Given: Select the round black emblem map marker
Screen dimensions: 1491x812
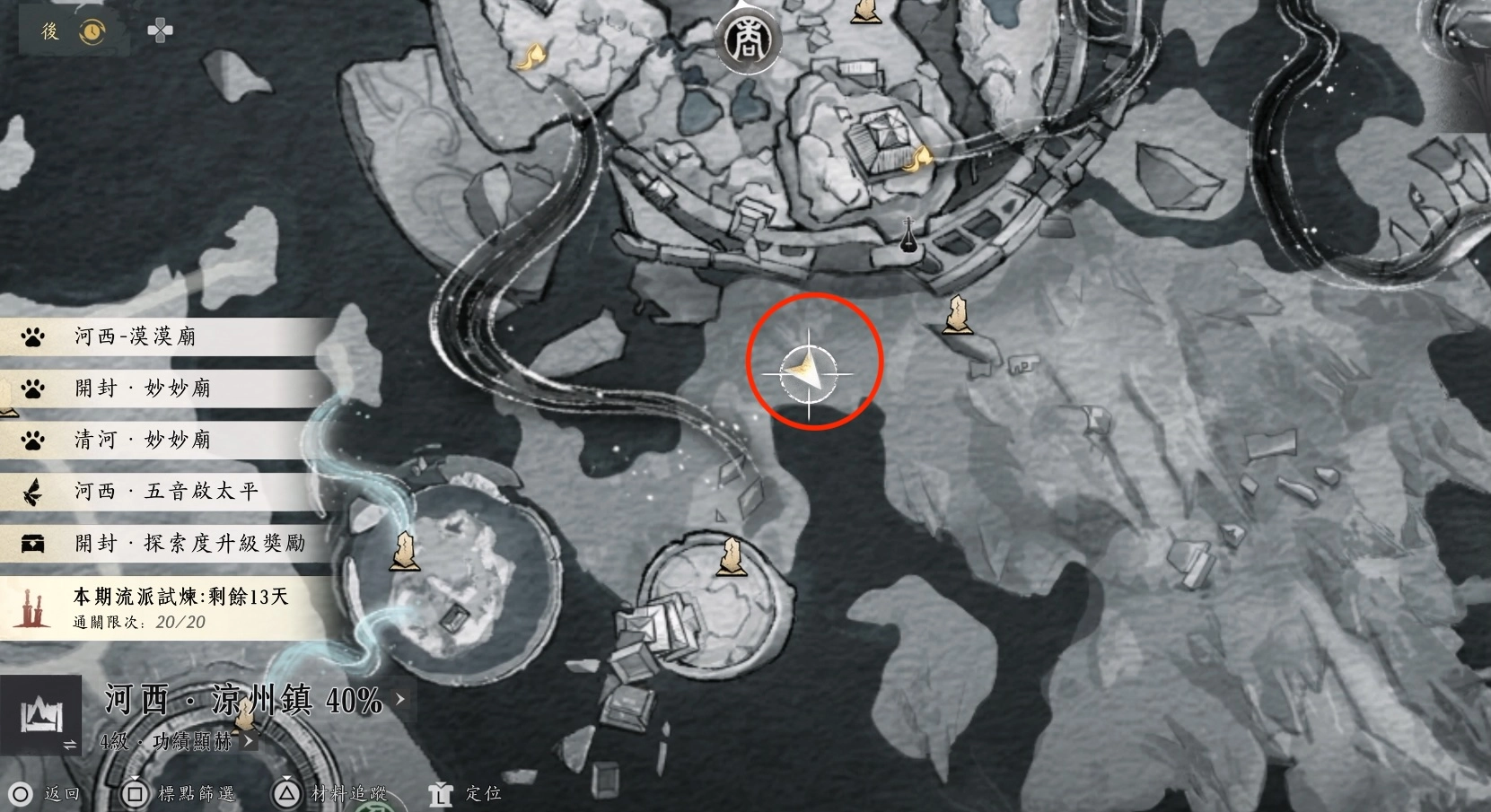Looking at the screenshot, I should (746, 39).
